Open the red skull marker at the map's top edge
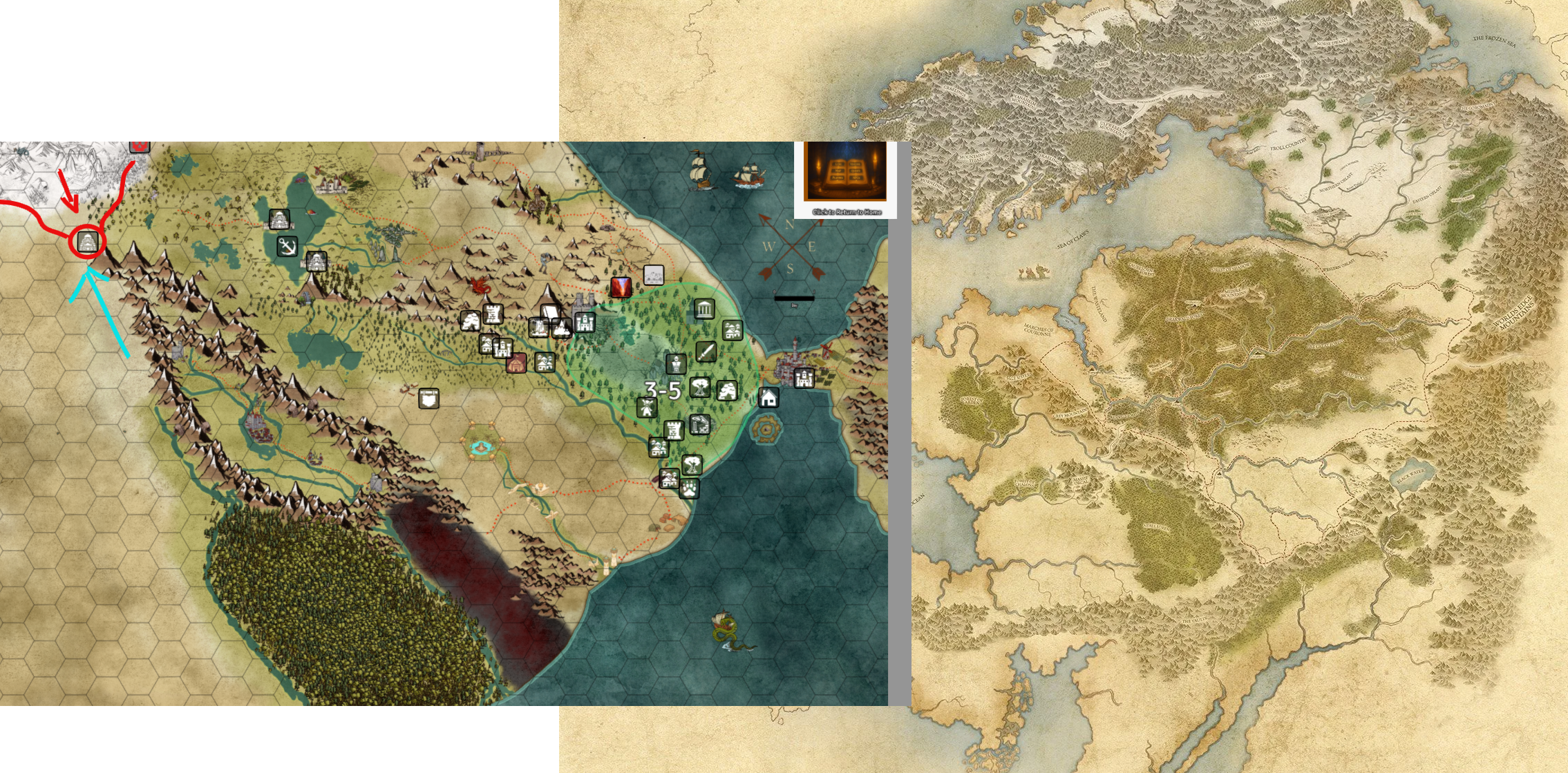 140,146
